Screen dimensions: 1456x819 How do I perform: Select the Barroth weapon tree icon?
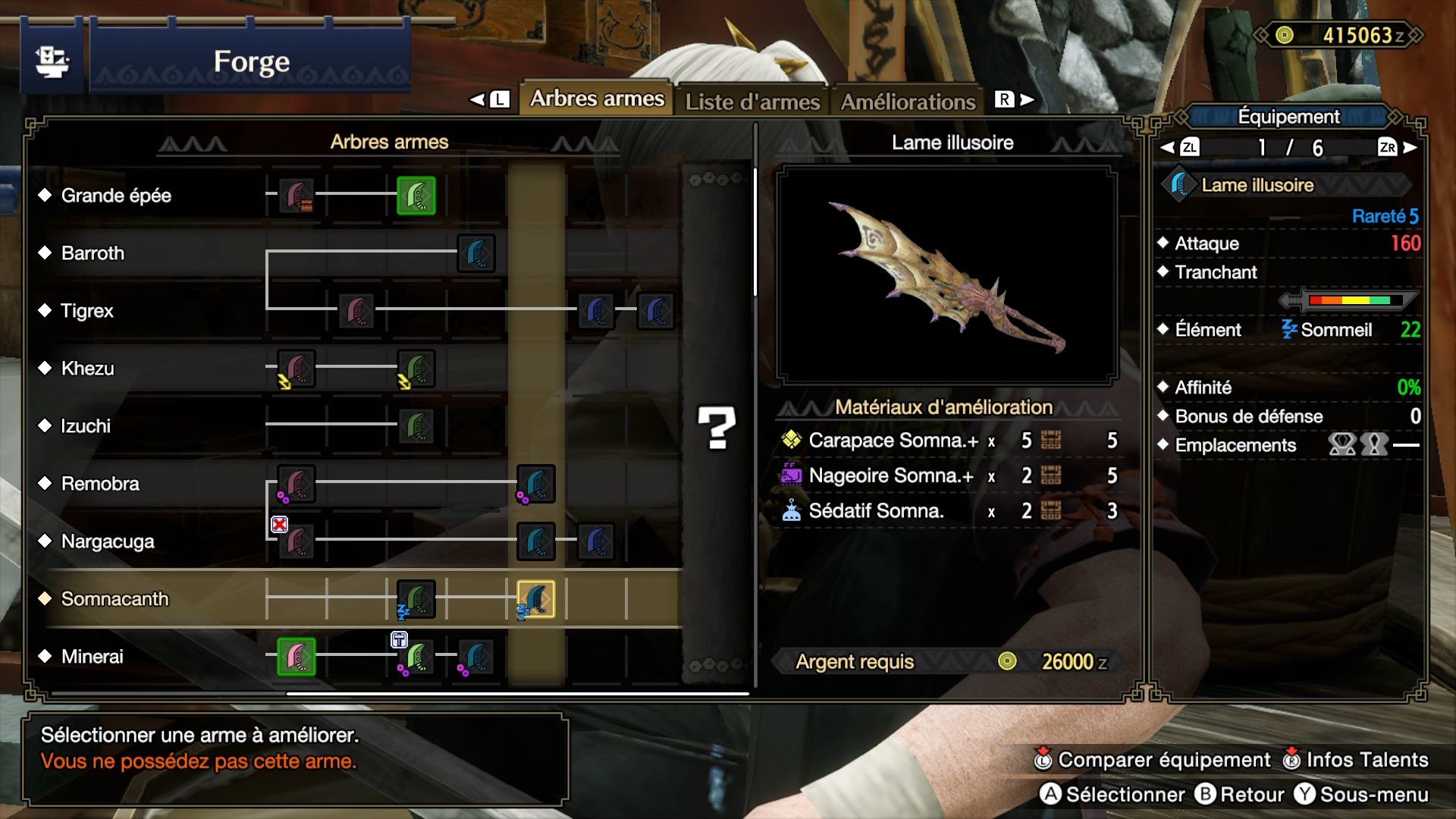coord(477,253)
